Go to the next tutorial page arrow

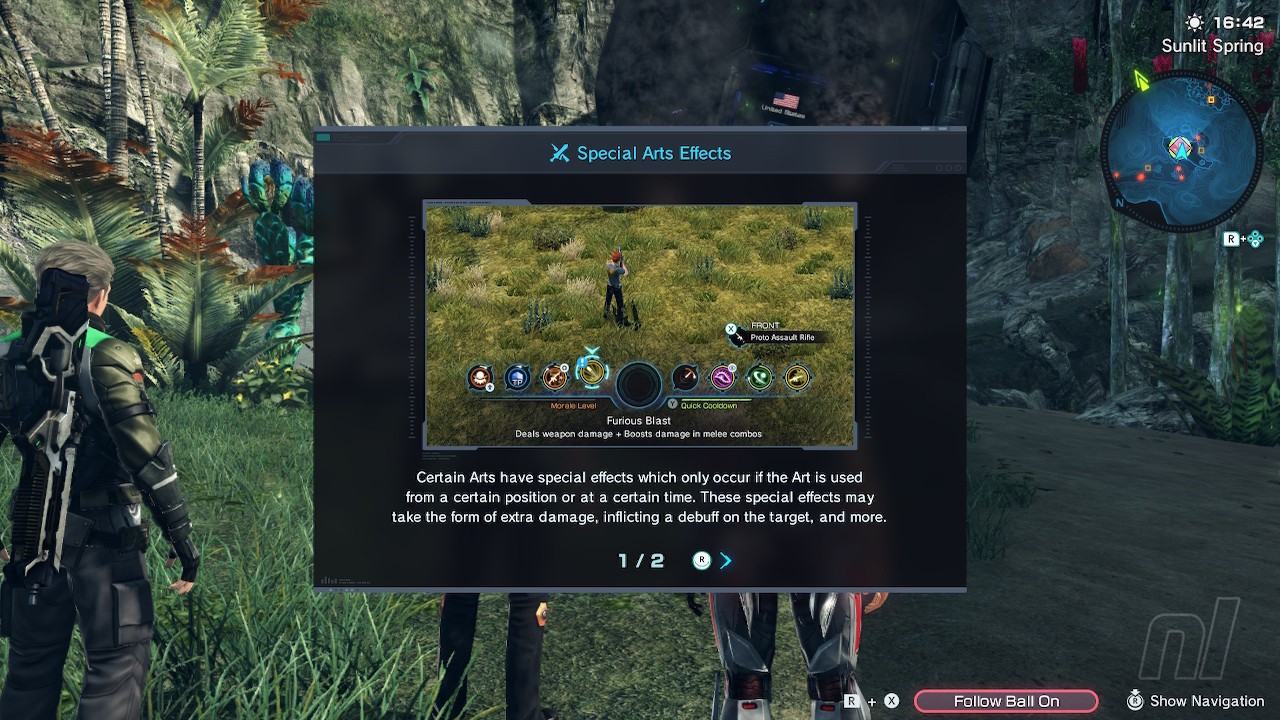726,561
